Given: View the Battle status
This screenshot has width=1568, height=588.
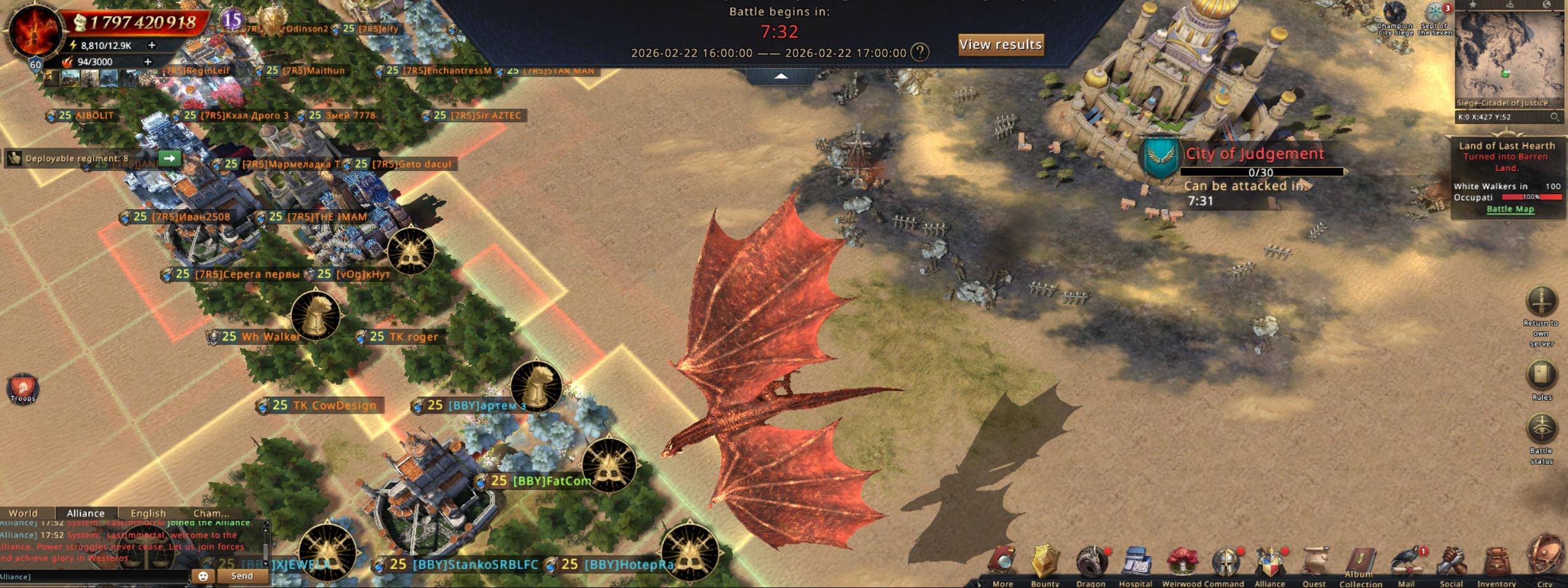Looking at the screenshot, I should (x=1541, y=429).
